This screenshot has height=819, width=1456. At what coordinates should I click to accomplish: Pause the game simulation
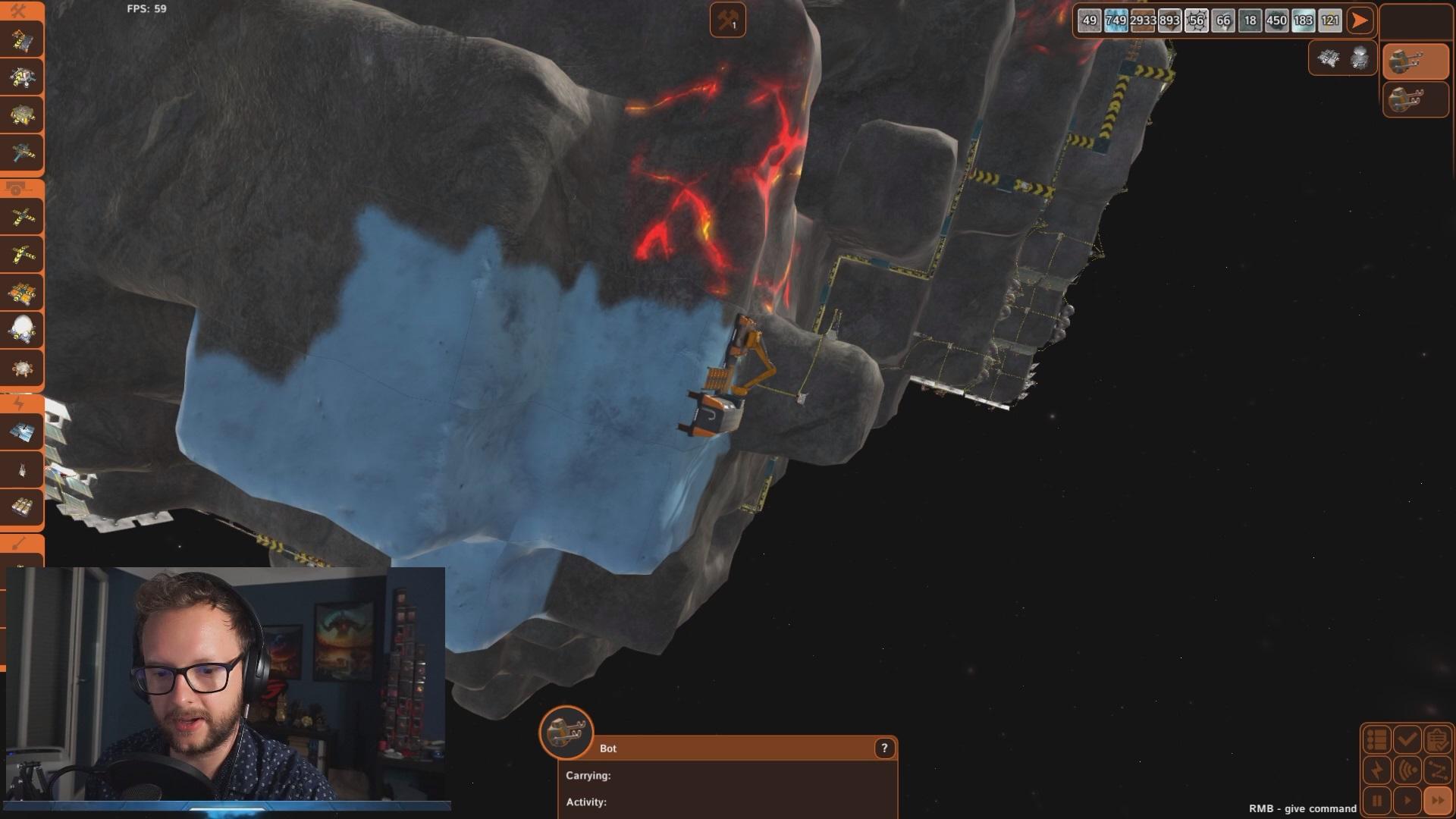pyautogui.click(x=1377, y=801)
